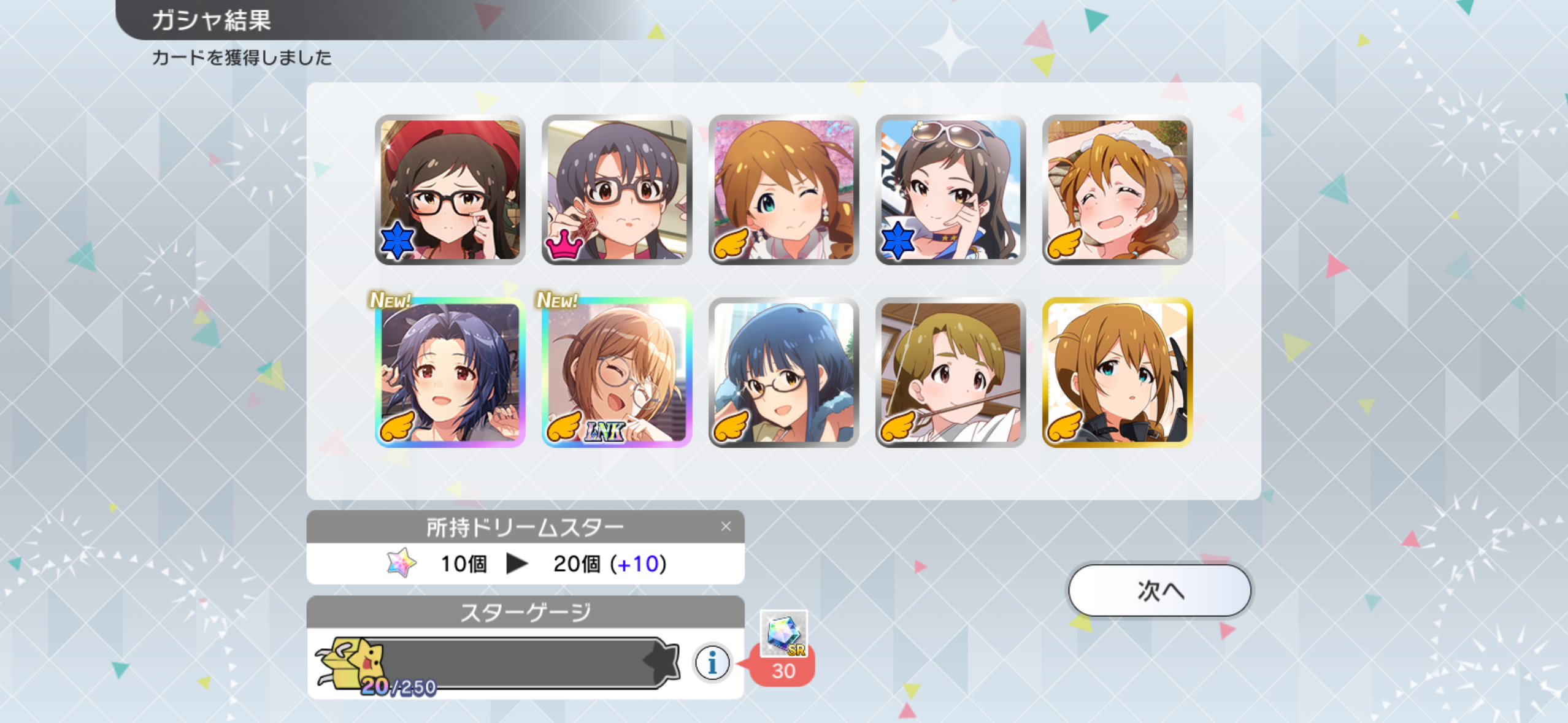
Task: Tap the SR crystal reward icon
Action: click(x=783, y=633)
